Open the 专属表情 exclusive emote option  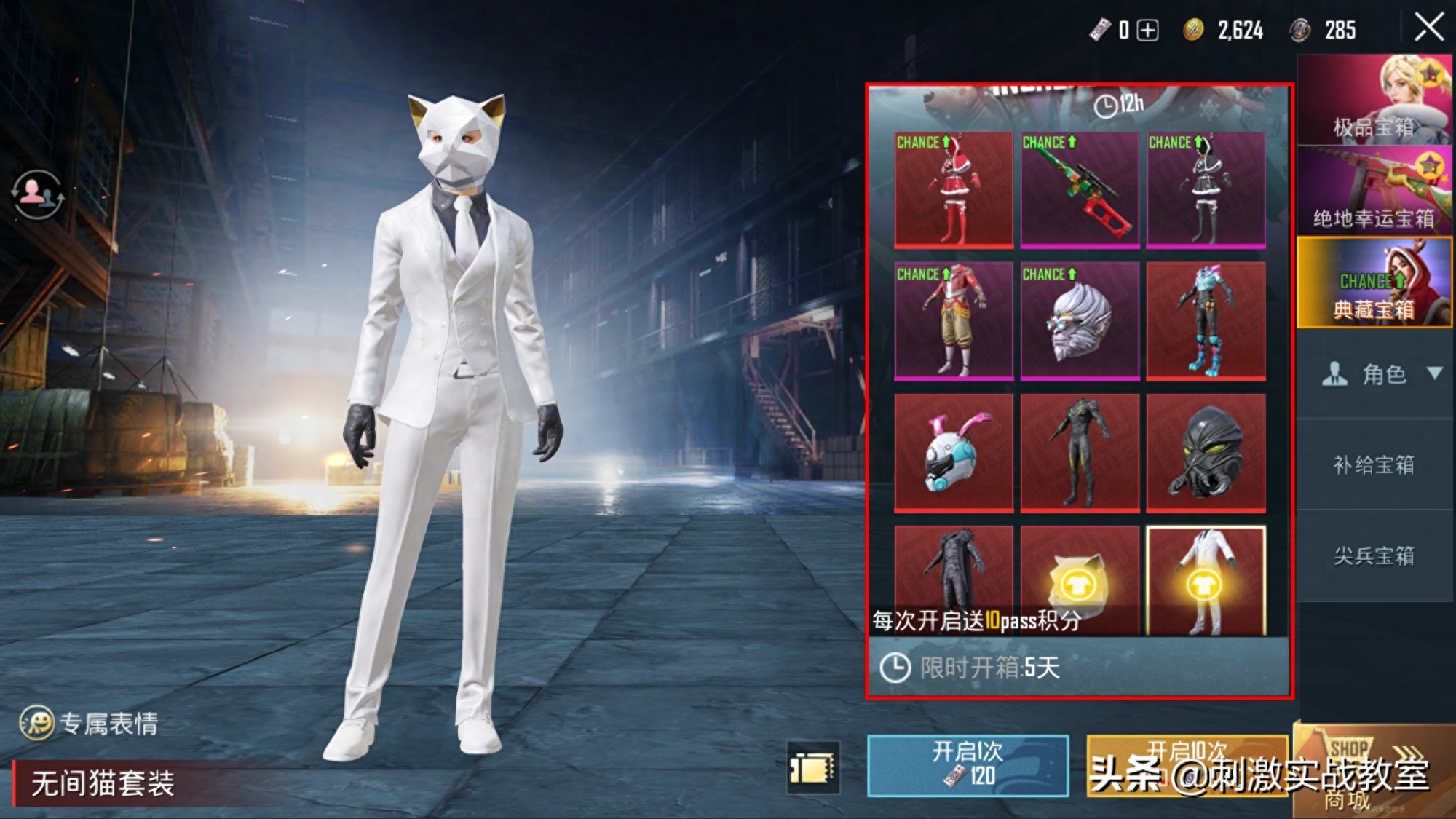90,723
